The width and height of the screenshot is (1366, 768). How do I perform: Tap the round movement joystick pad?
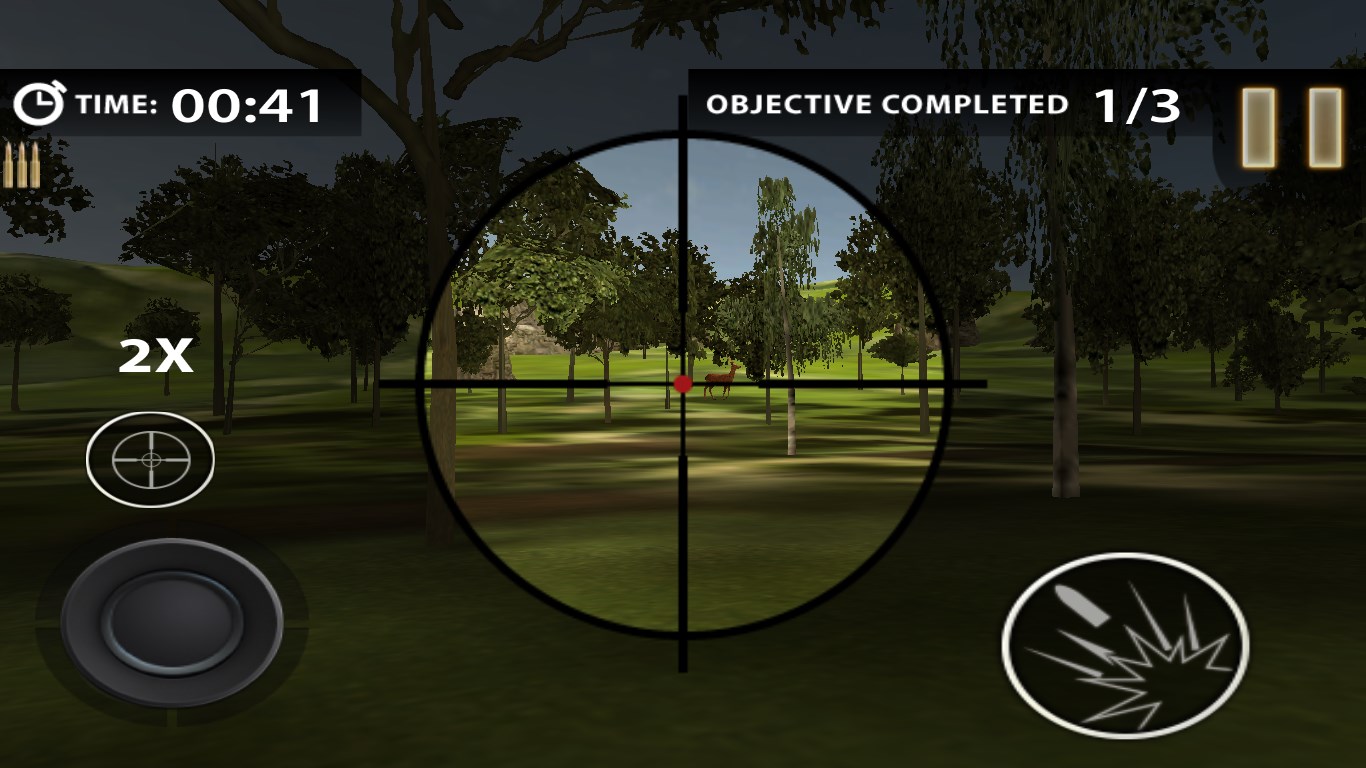pos(172,622)
